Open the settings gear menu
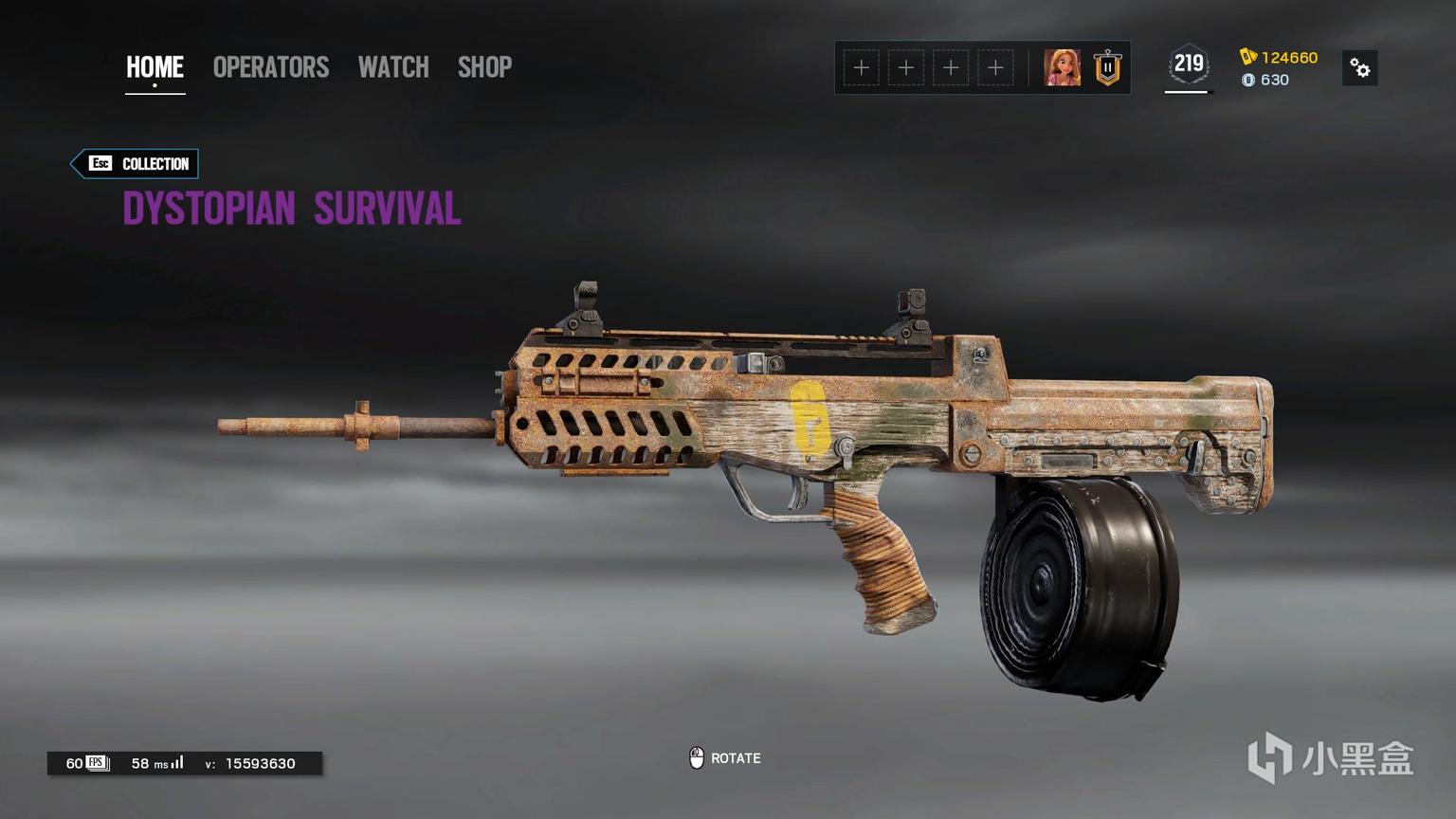This screenshot has height=819, width=1456. tap(1359, 68)
